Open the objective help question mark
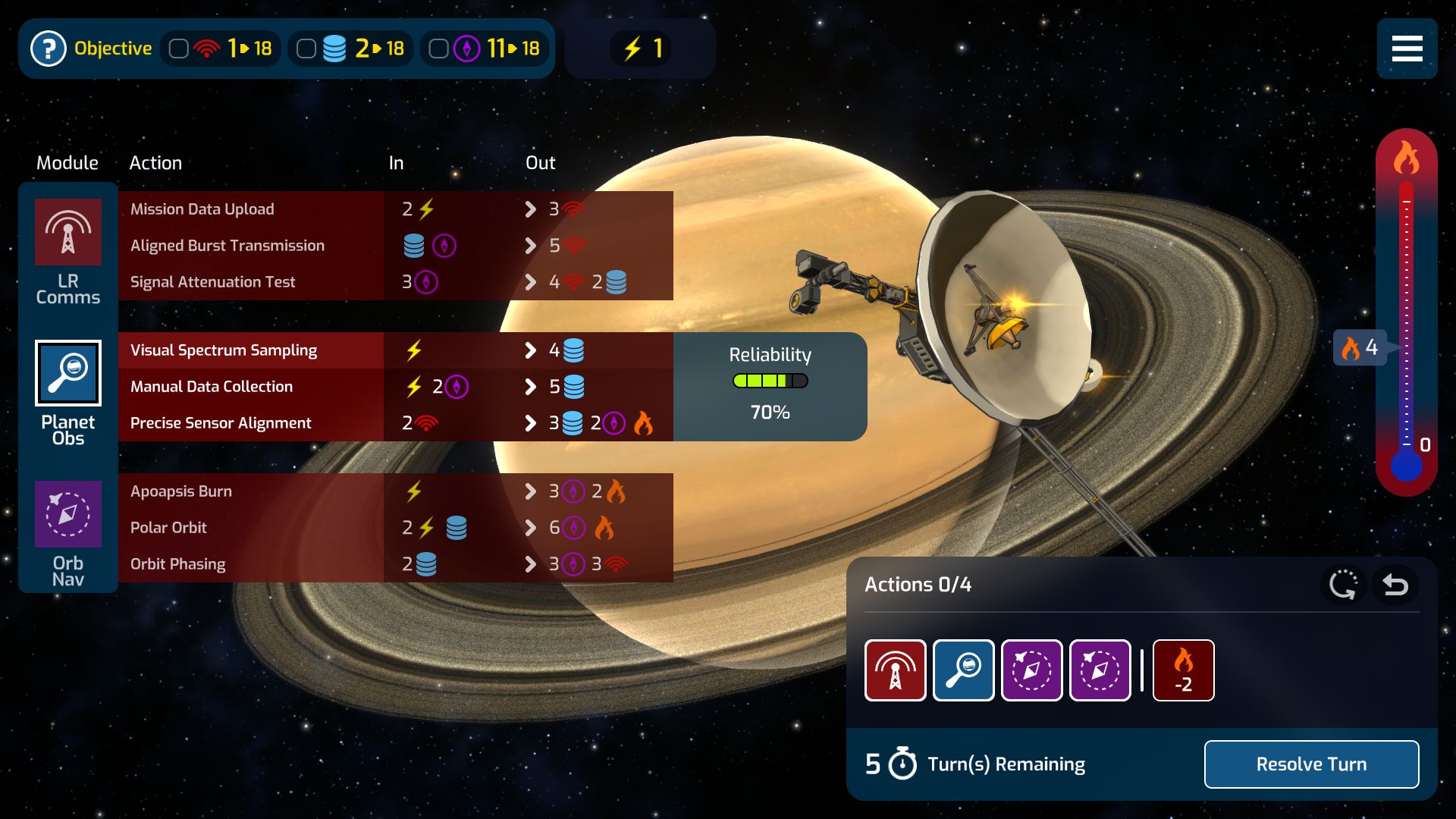 [49, 49]
